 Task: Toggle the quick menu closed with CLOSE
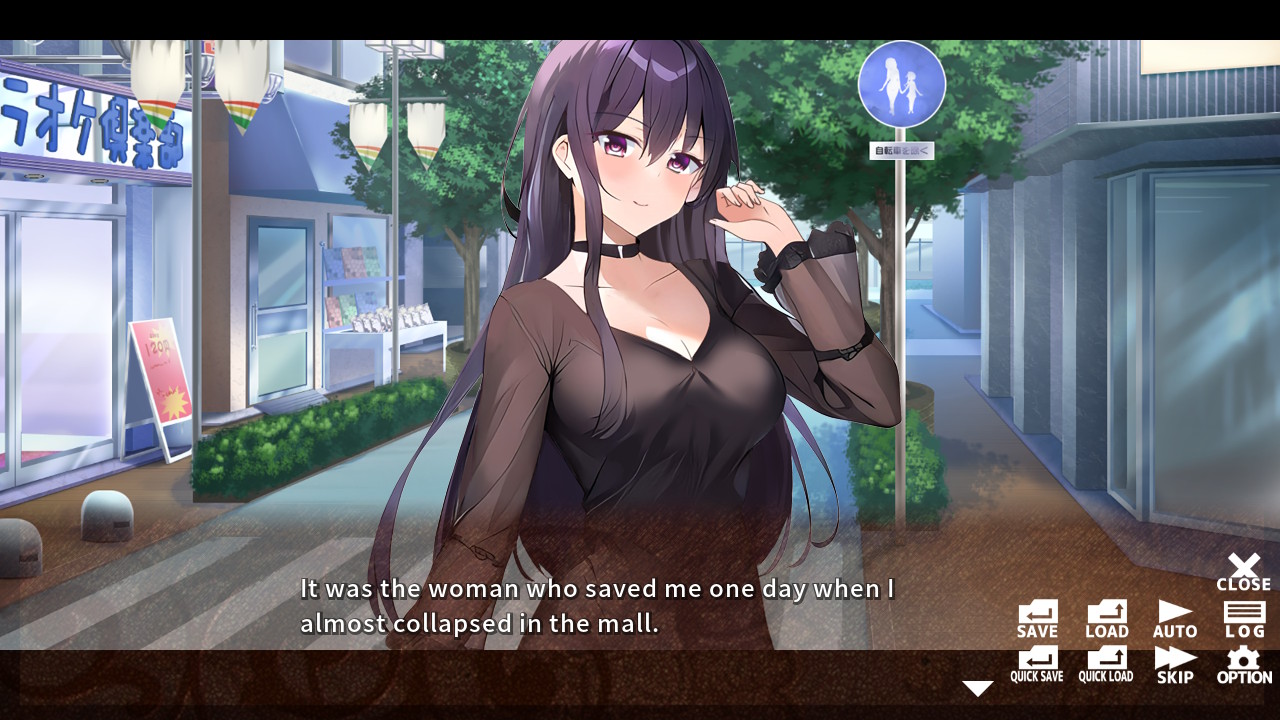1243,570
